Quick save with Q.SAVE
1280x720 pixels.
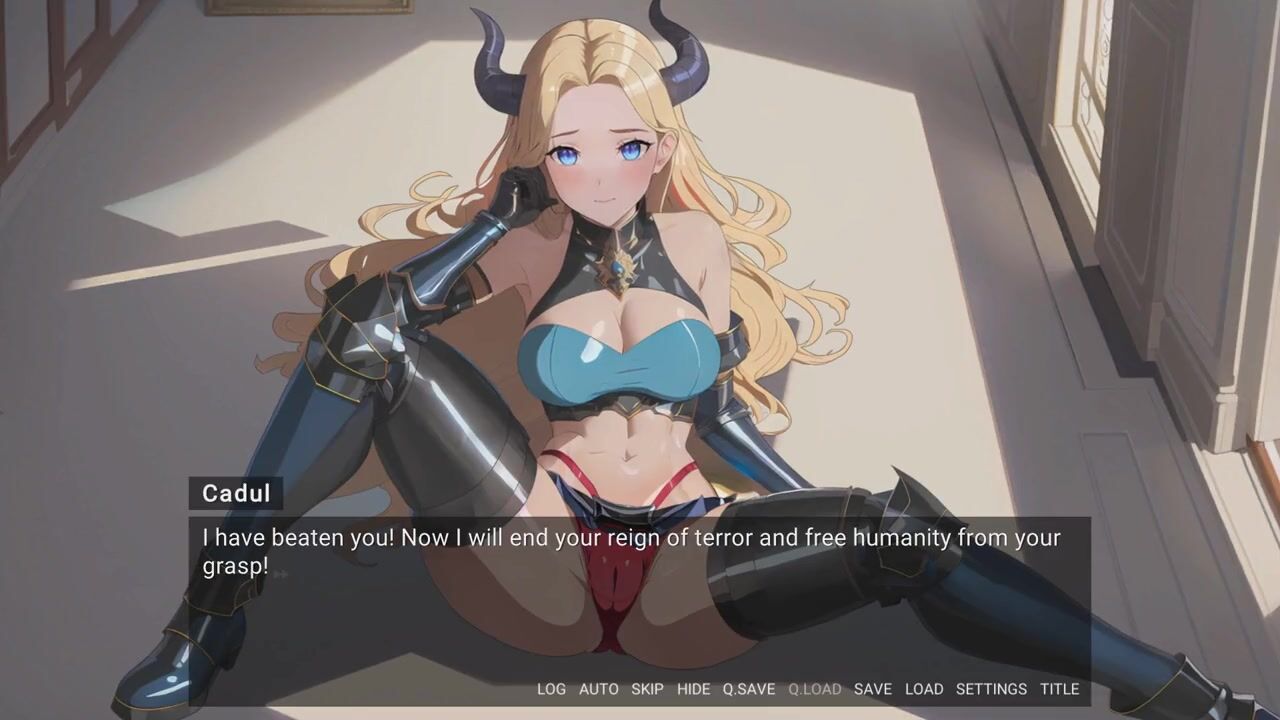coord(749,689)
